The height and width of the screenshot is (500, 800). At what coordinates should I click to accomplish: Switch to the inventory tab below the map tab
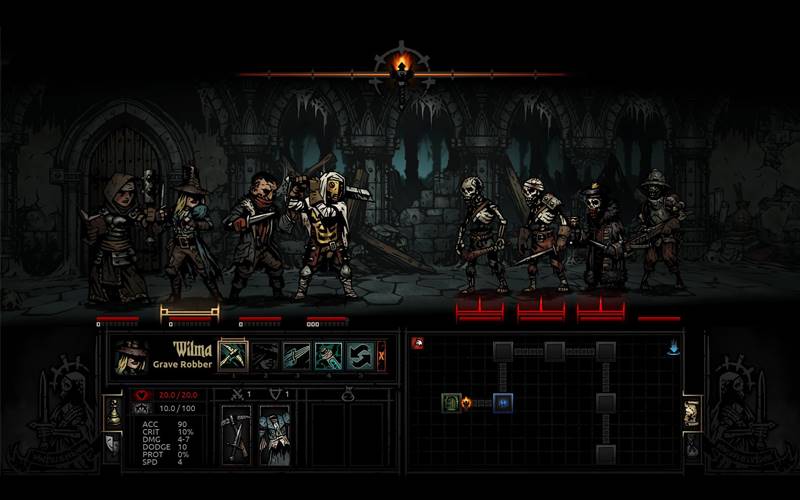pos(691,444)
